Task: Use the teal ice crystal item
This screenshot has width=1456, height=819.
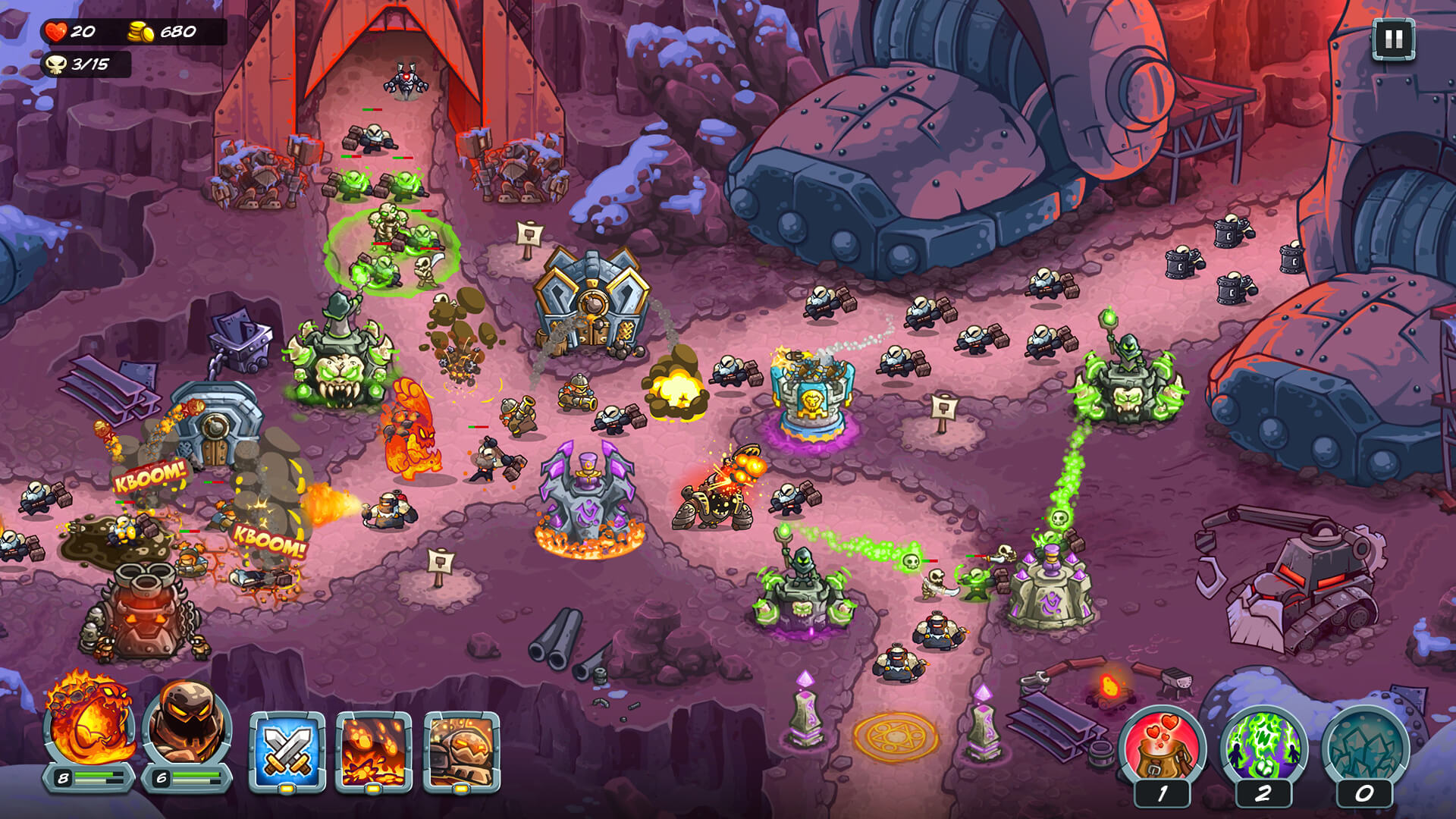Action: pos(1364,747)
